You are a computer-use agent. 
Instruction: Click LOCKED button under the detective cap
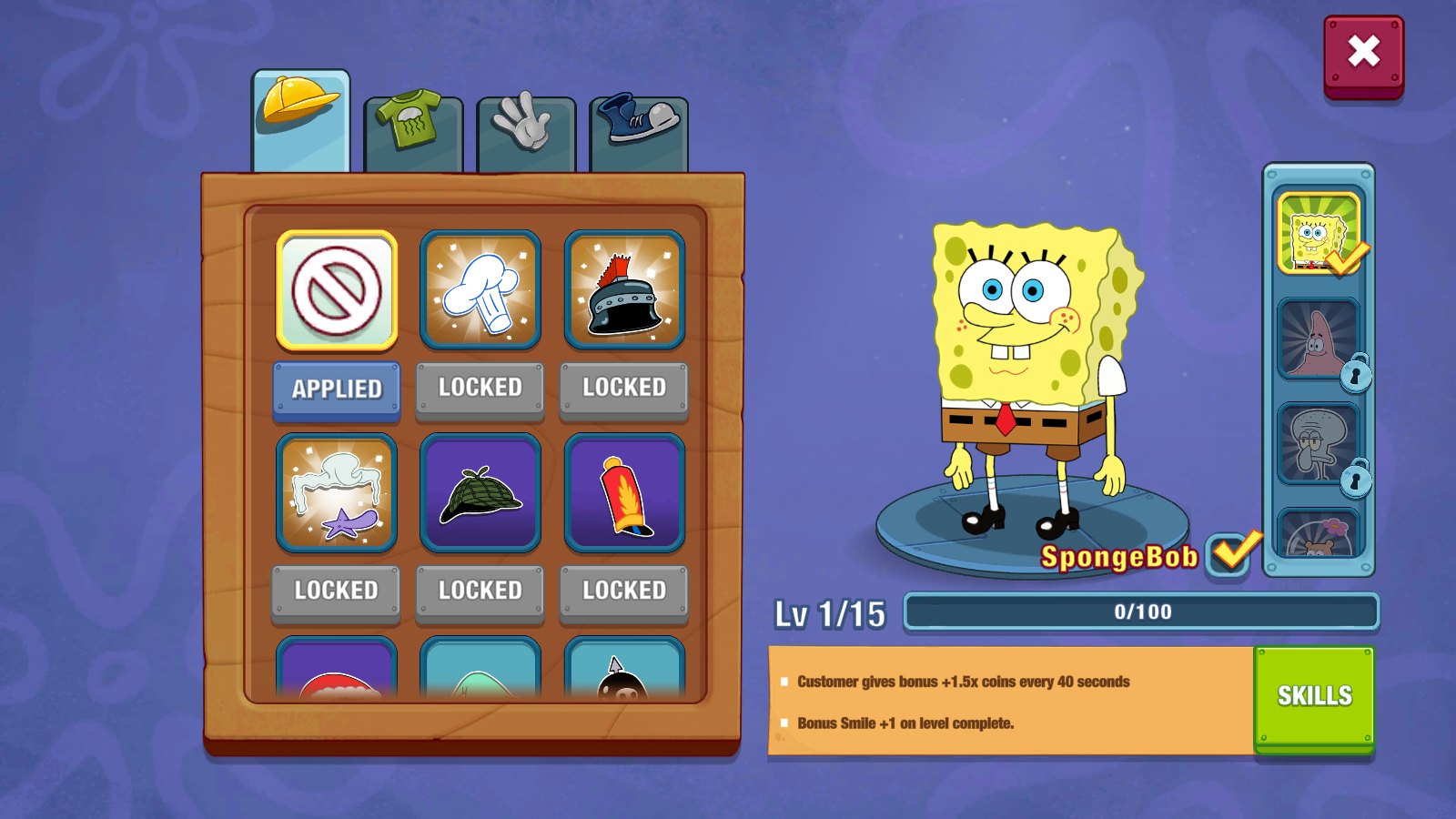[480, 591]
